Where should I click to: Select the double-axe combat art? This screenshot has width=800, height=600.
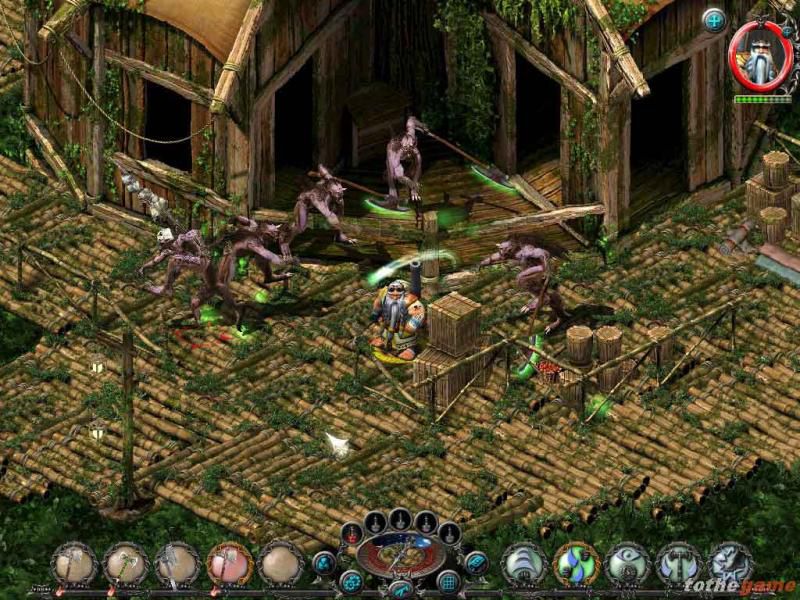[680, 563]
